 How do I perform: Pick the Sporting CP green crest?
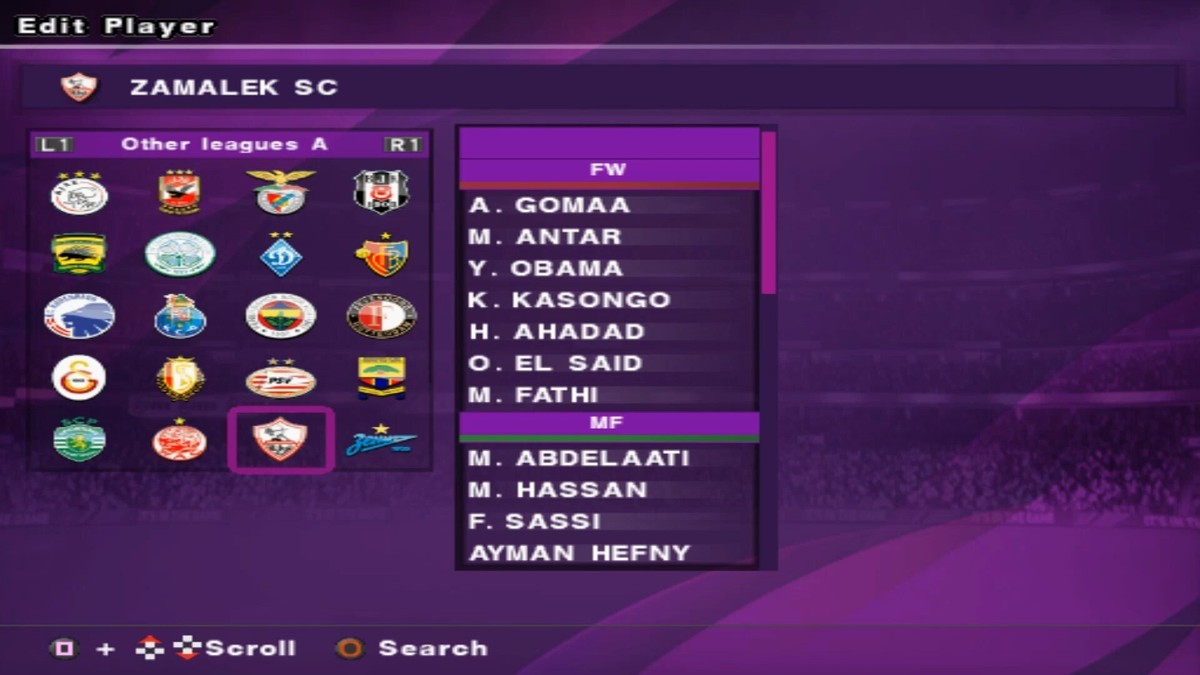pyautogui.click(x=79, y=440)
